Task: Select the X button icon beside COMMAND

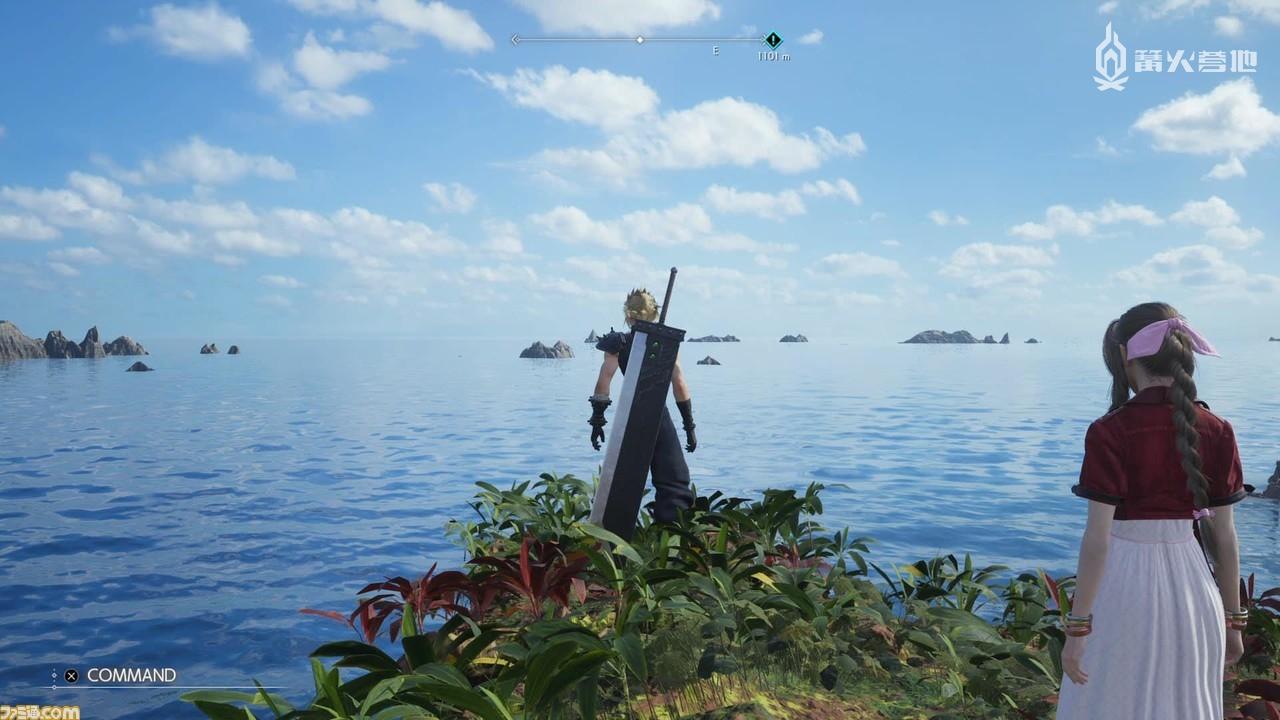Action: click(70, 676)
